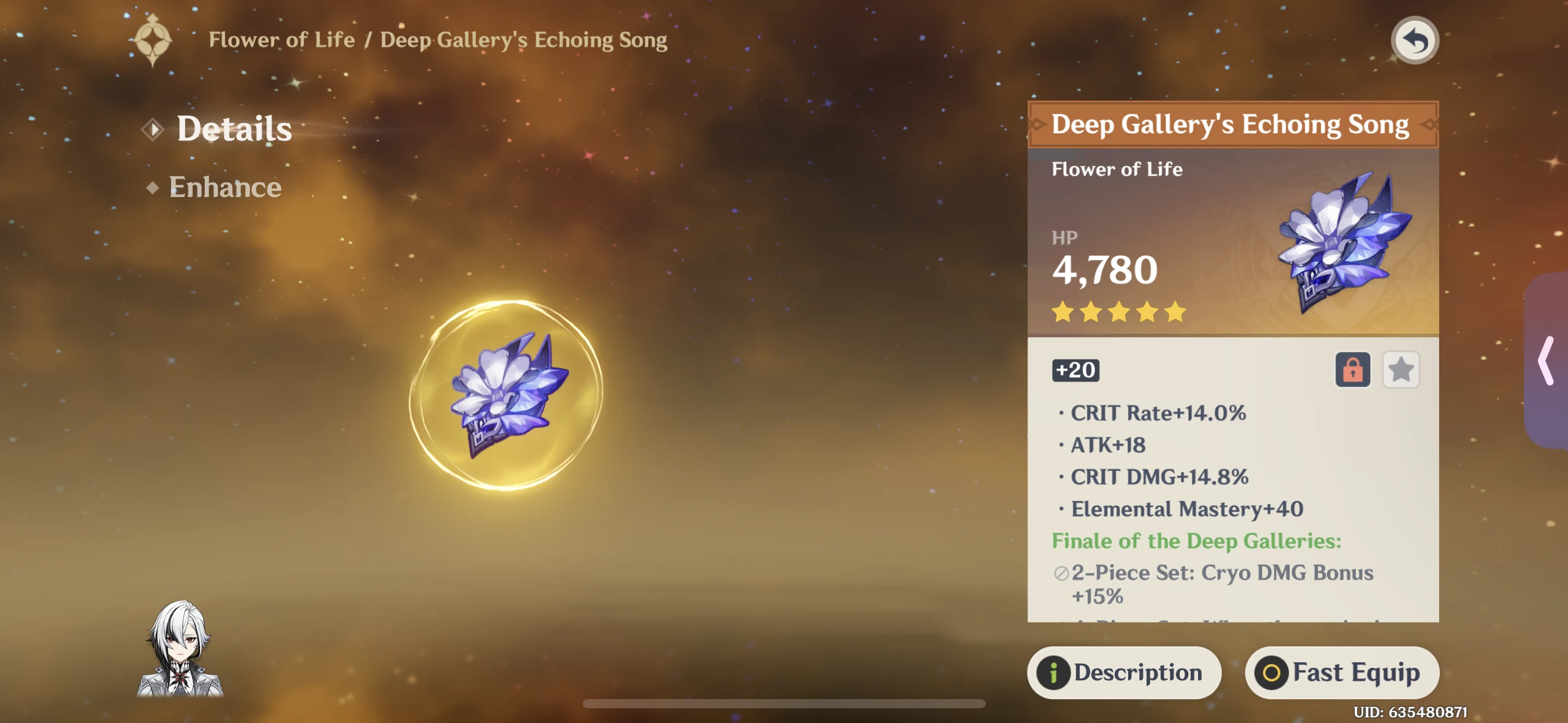This screenshot has height=723, width=1568.
Task: Mark the artifact as favorite with the star
Action: tap(1401, 370)
